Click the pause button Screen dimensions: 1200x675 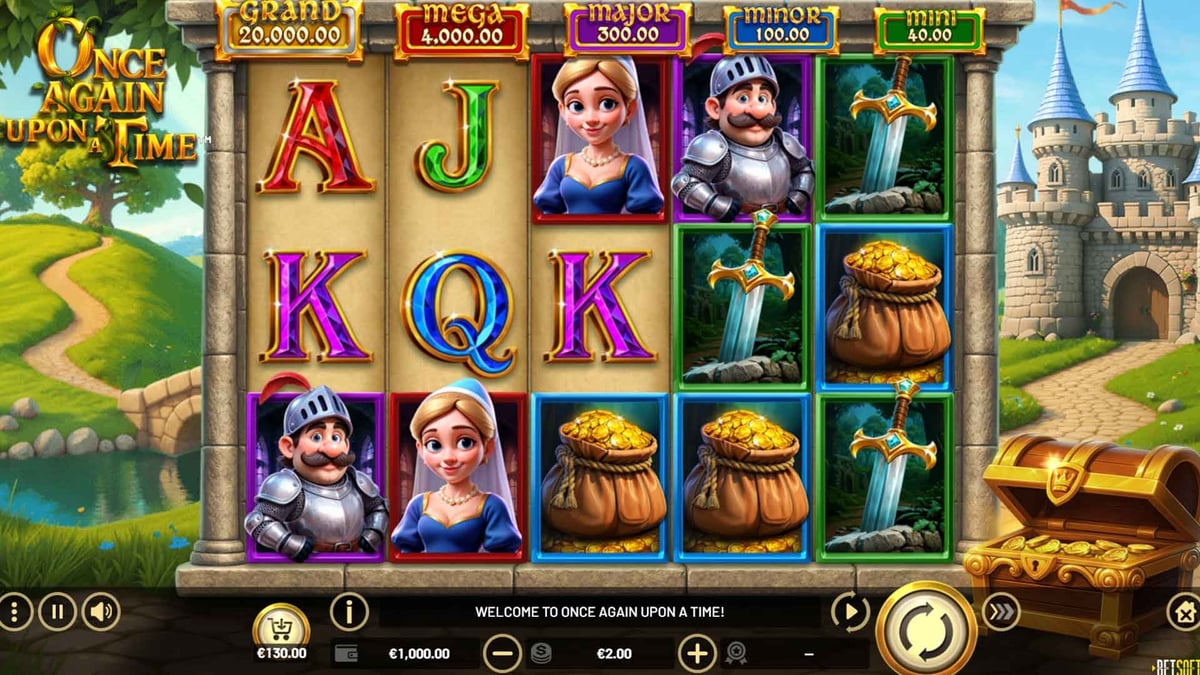57,611
